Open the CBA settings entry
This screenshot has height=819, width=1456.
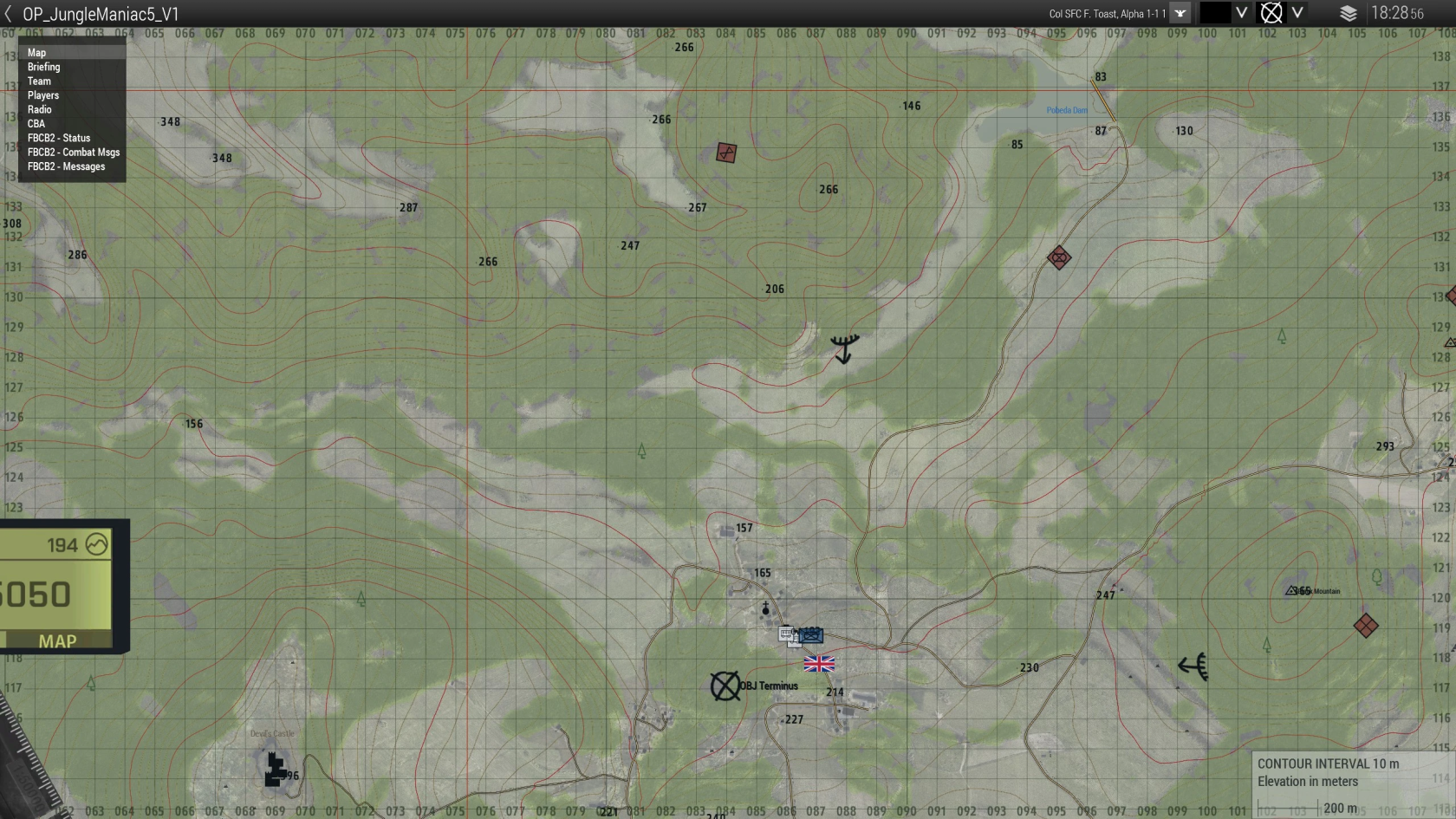pyautogui.click(x=36, y=124)
